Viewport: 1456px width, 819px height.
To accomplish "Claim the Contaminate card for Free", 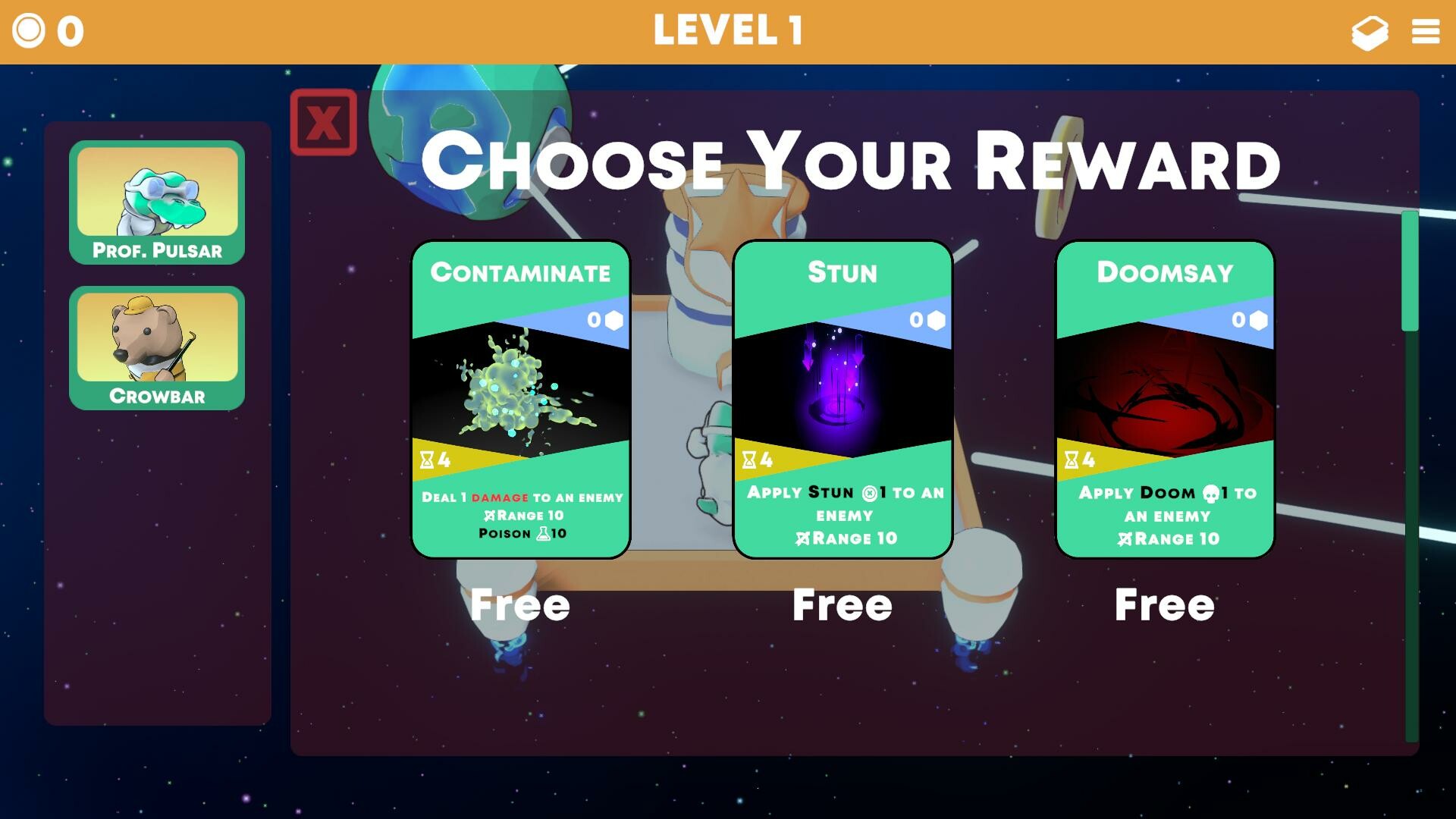I will pyautogui.click(x=519, y=604).
